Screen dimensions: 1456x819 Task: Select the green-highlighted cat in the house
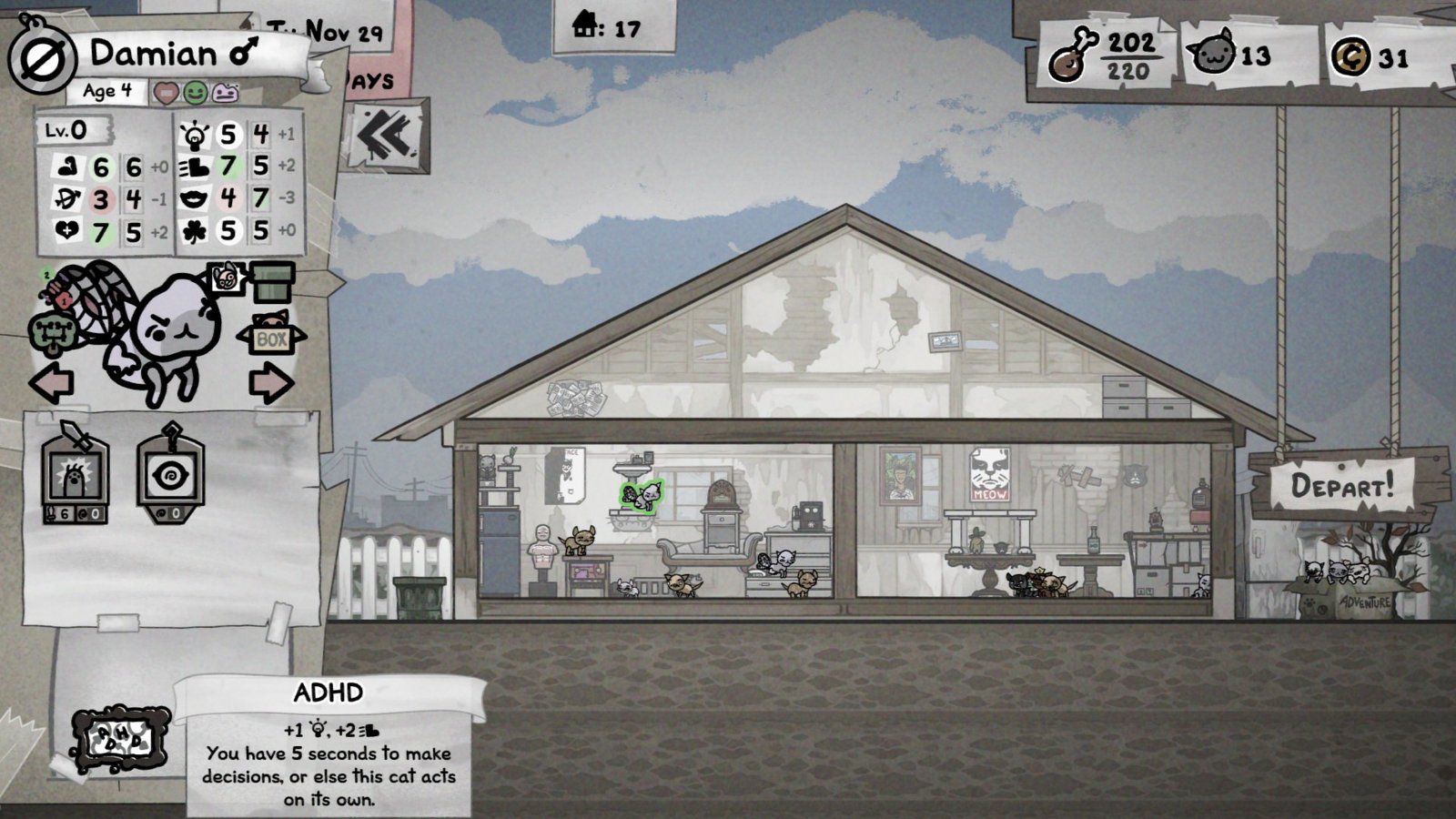[642, 496]
